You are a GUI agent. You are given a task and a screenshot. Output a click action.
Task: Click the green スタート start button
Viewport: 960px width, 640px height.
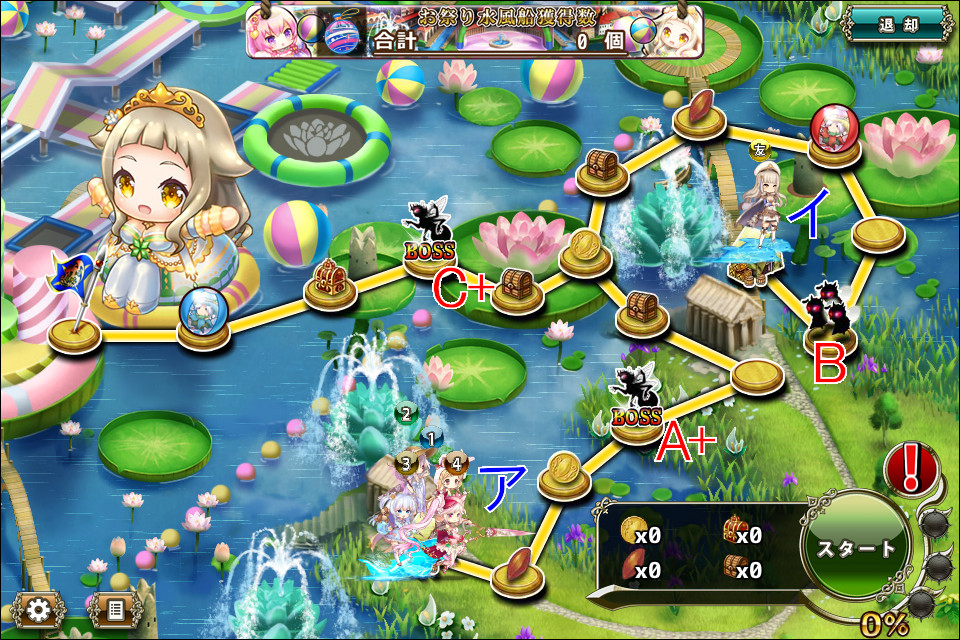coord(855,549)
